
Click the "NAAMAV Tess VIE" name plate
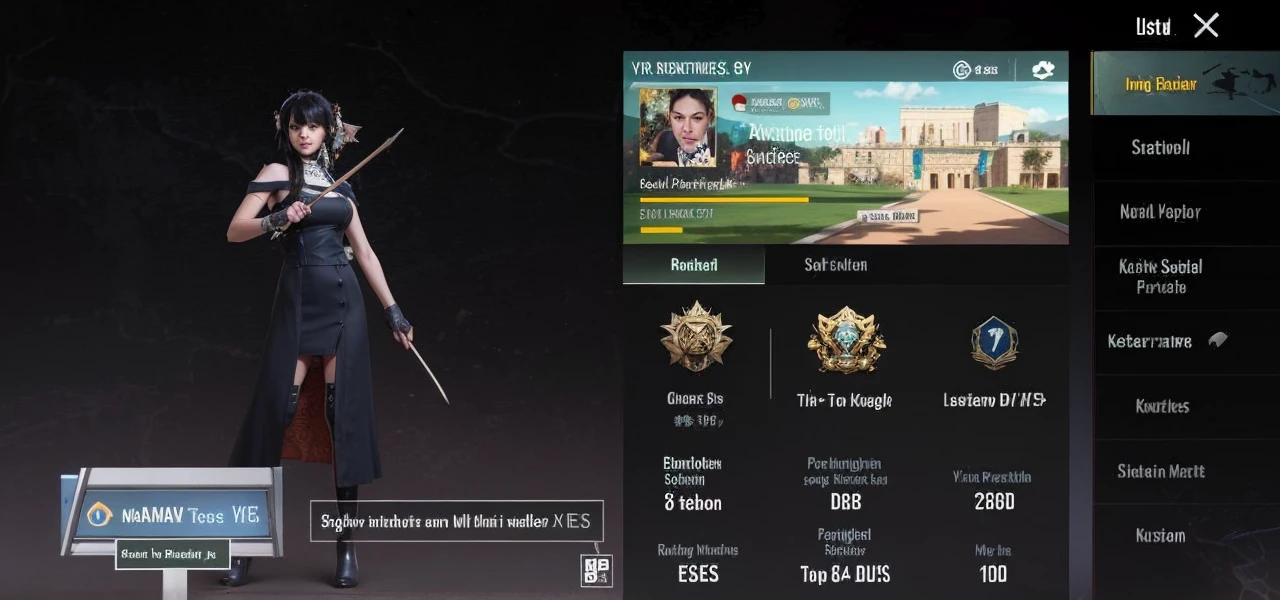point(174,514)
